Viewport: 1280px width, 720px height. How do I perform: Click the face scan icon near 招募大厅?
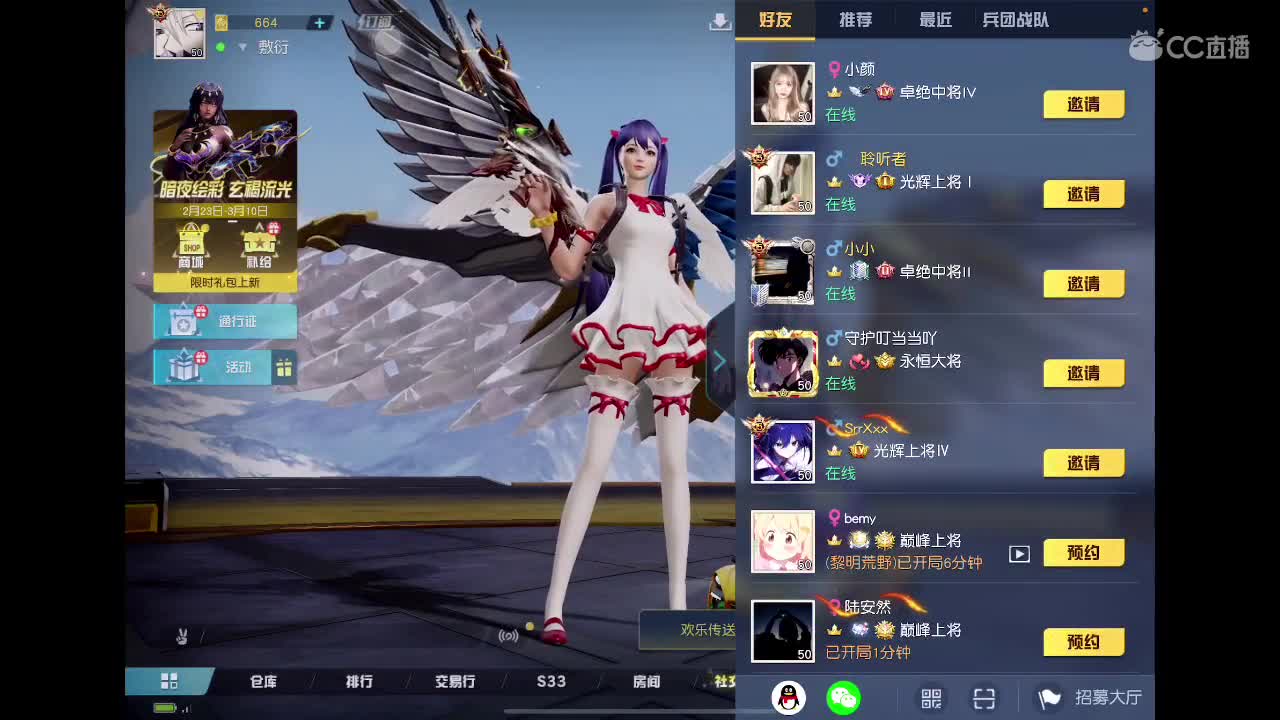(985, 697)
